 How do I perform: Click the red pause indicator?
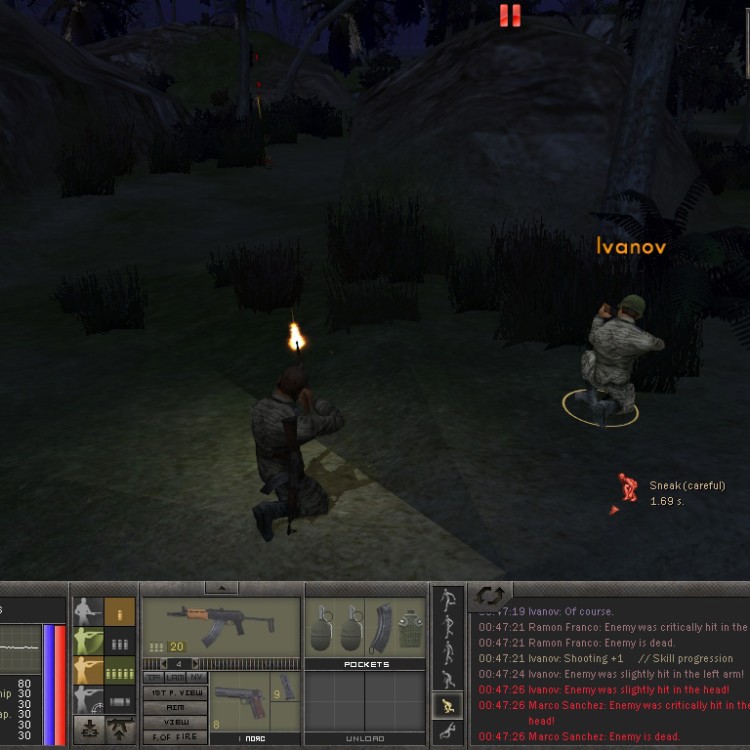510,15
